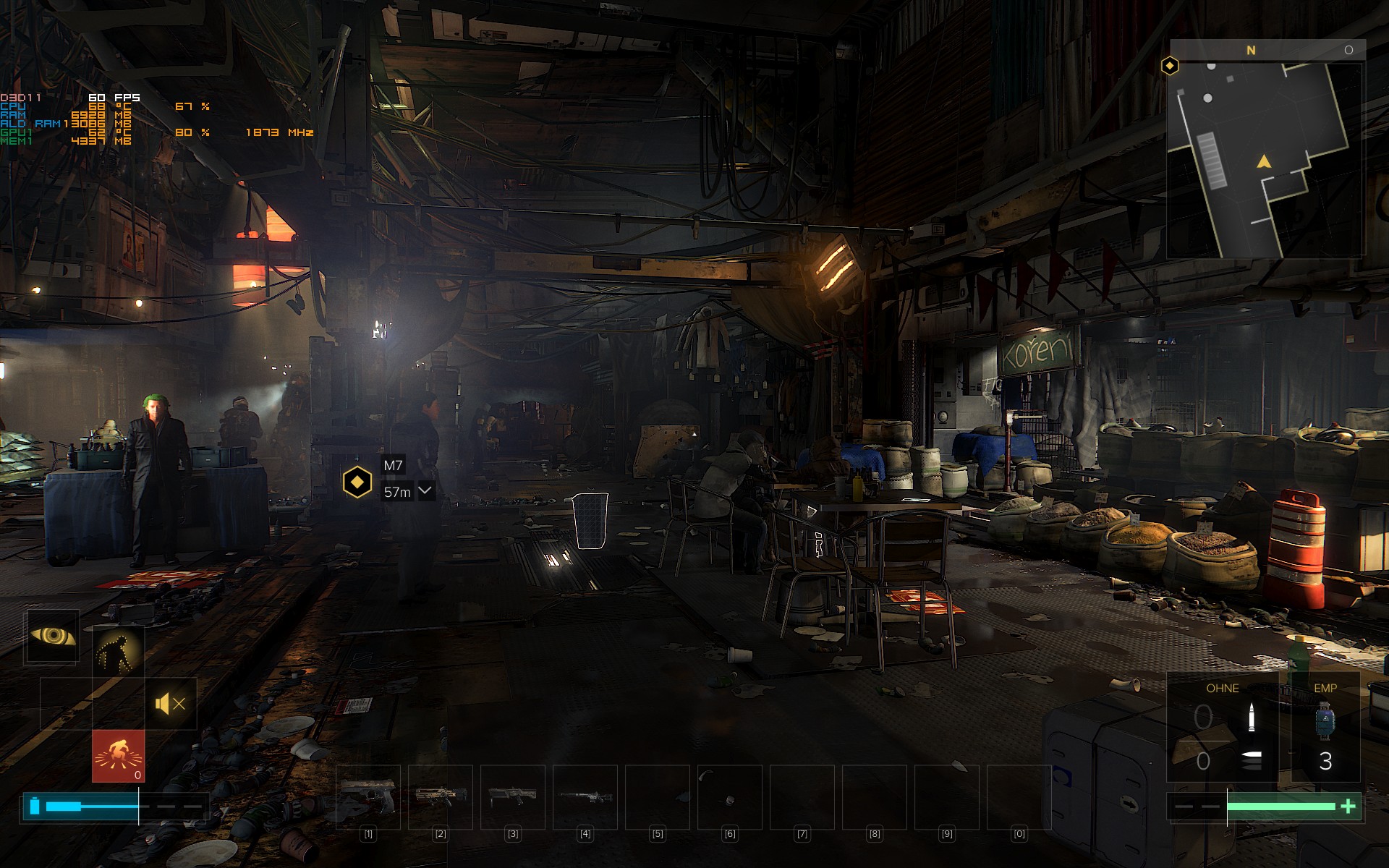The height and width of the screenshot is (868, 1389).
Task: Choose the weapon in hotbar slot 3
Action: [513, 796]
